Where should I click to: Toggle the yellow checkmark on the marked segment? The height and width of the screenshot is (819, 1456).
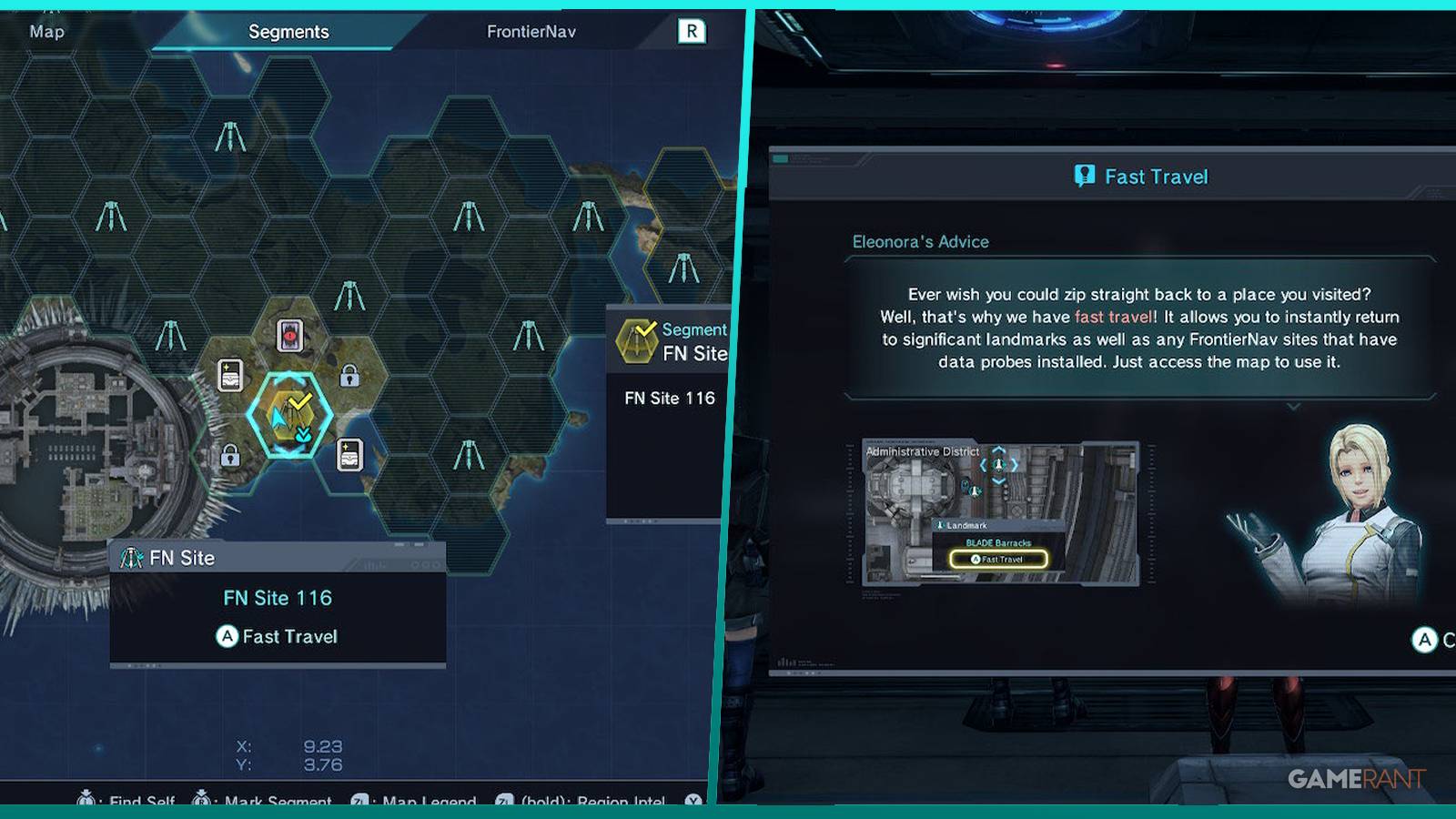coord(300,400)
